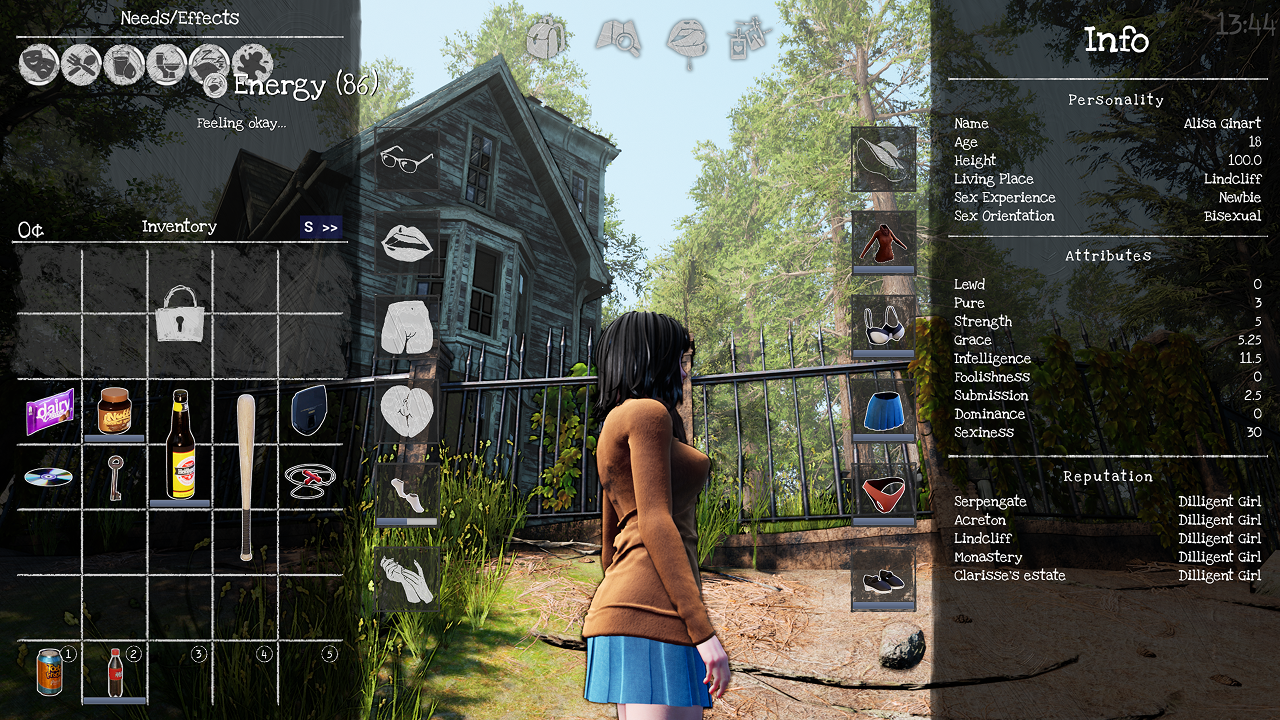Select the coiled rope item
This screenshot has height=720, width=1280.
(310, 479)
